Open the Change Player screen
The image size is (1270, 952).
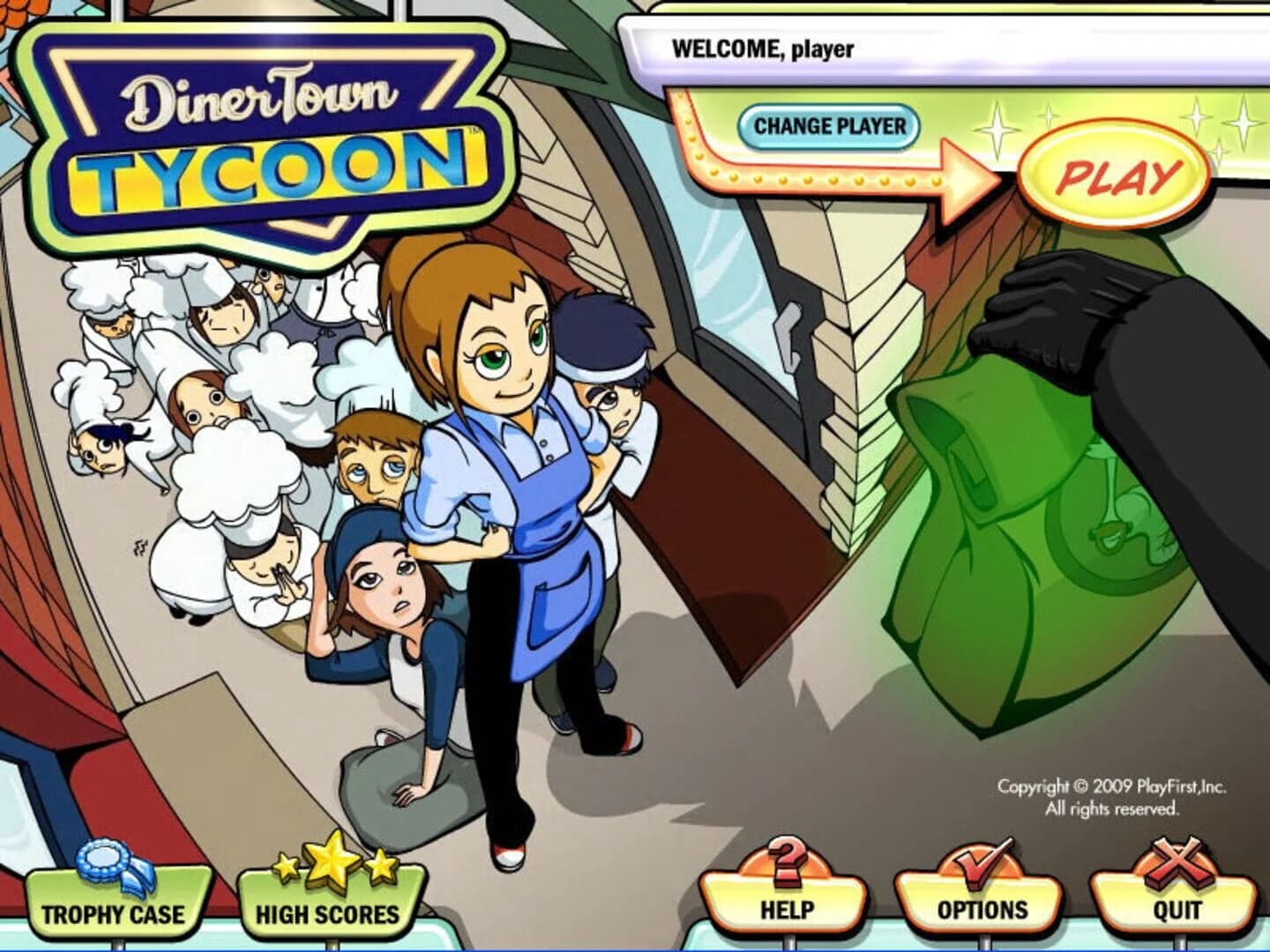pos(830,125)
